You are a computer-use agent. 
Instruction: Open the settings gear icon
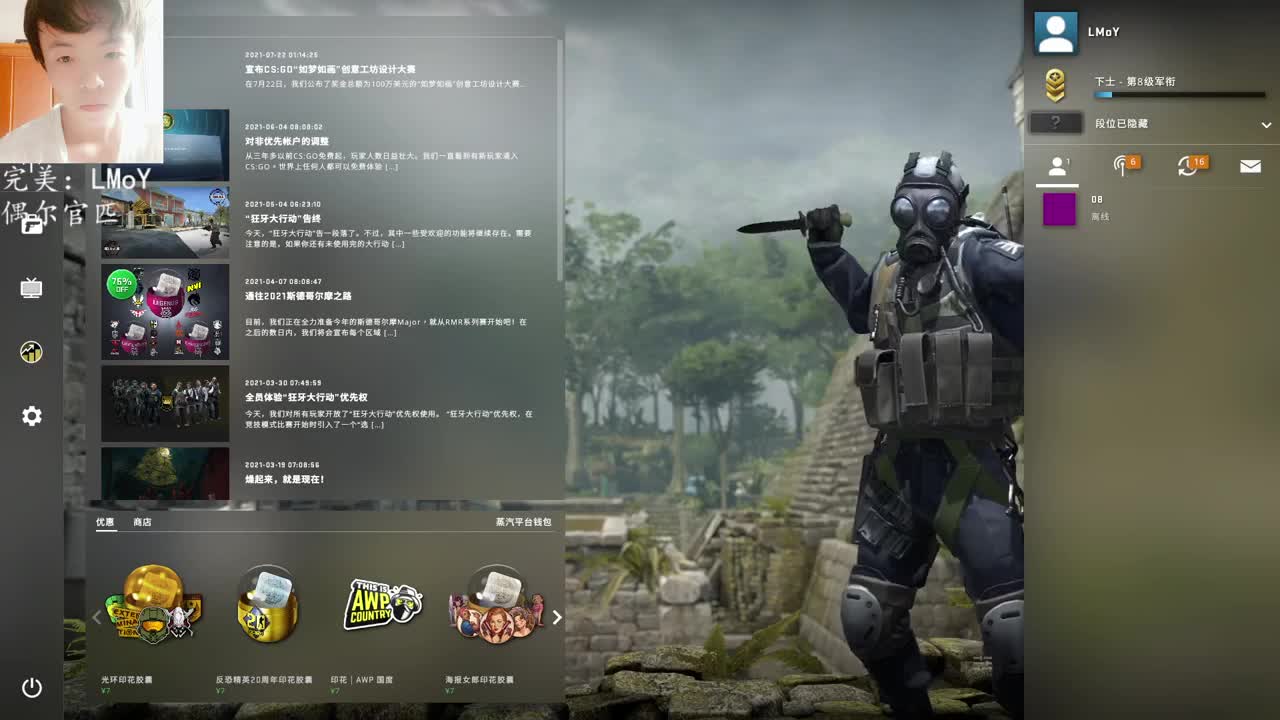click(31, 416)
